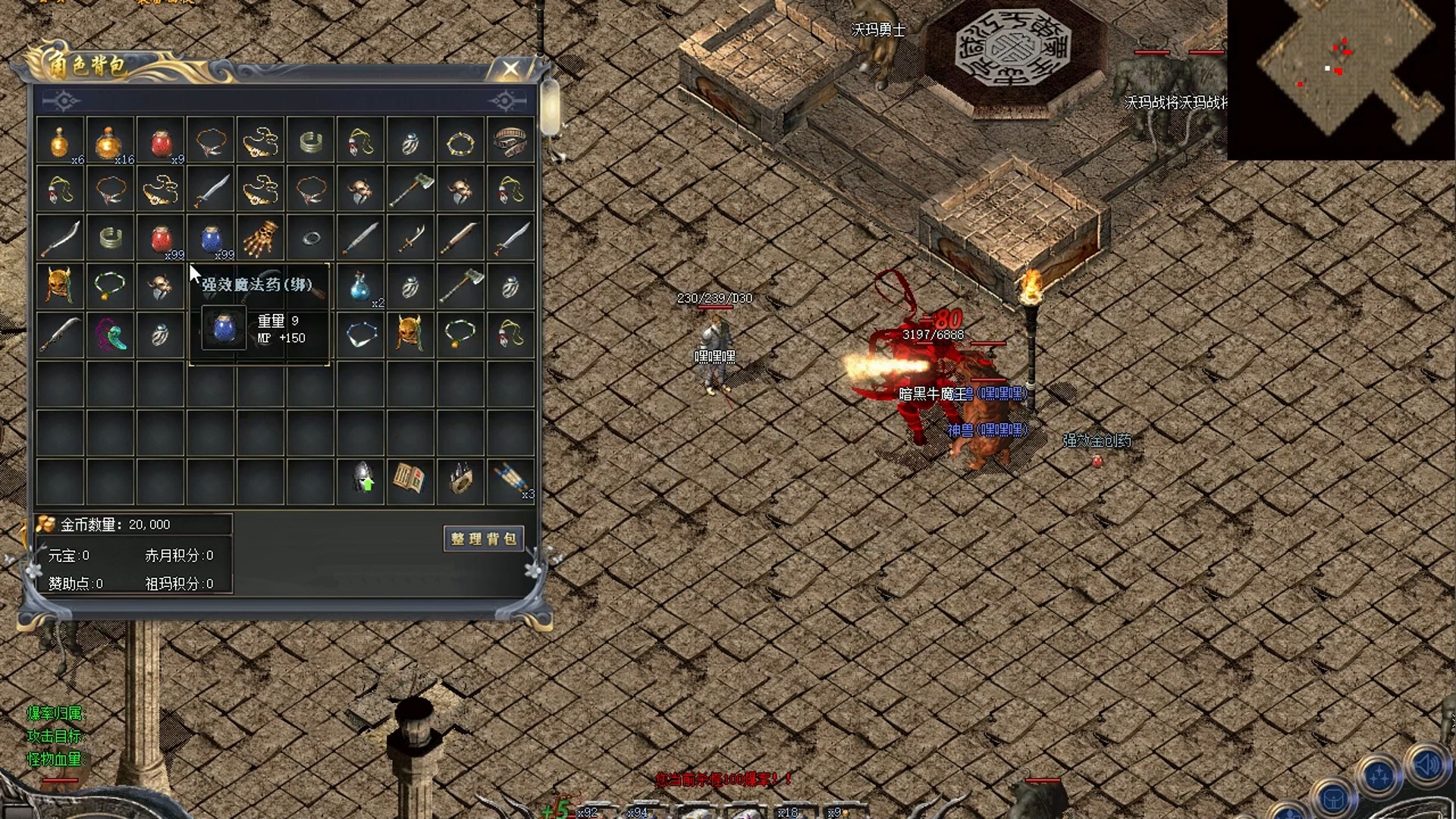
Task: Select the red potion stack x9
Action: (161, 142)
